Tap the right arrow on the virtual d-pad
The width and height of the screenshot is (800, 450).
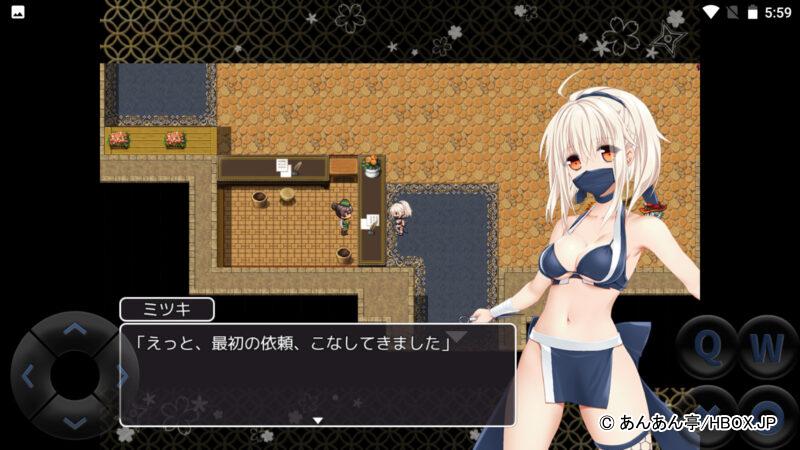click(121, 376)
